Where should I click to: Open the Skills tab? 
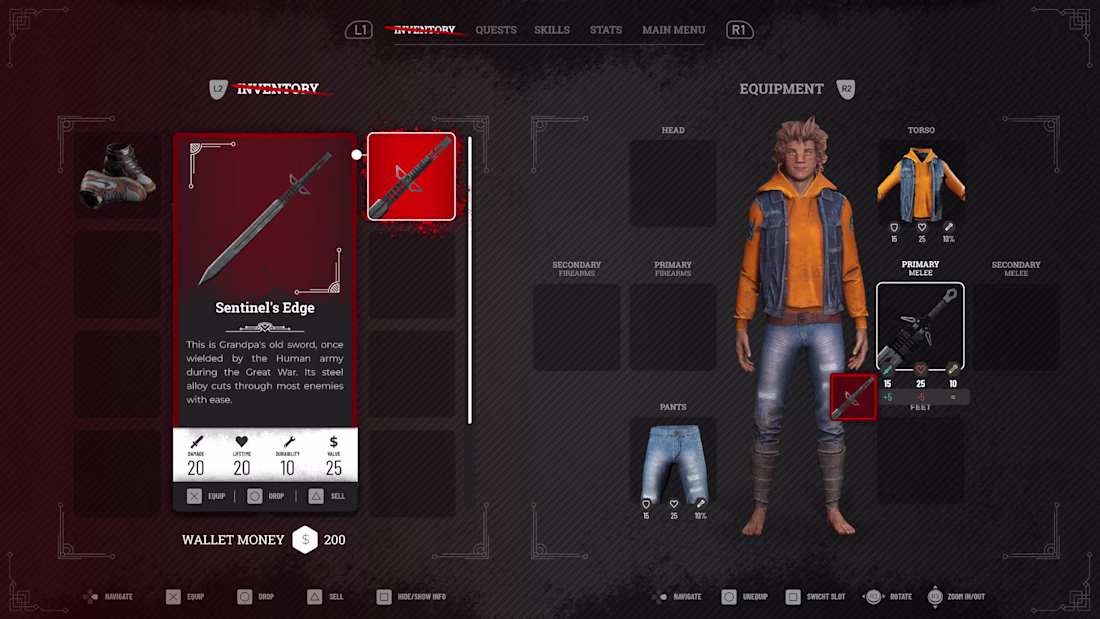(x=552, y=30)
